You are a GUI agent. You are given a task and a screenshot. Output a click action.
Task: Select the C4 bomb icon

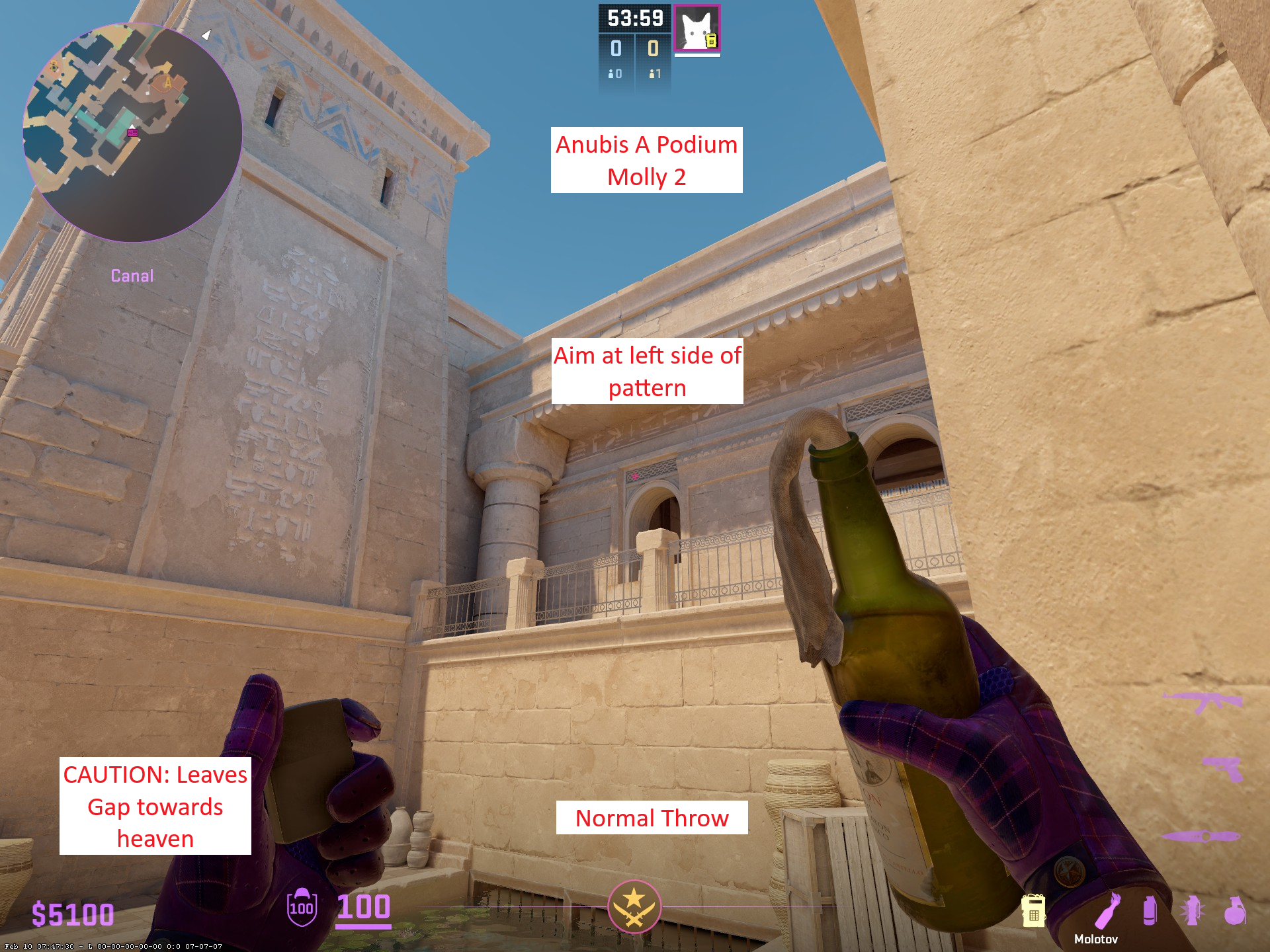pos(1033,911)
